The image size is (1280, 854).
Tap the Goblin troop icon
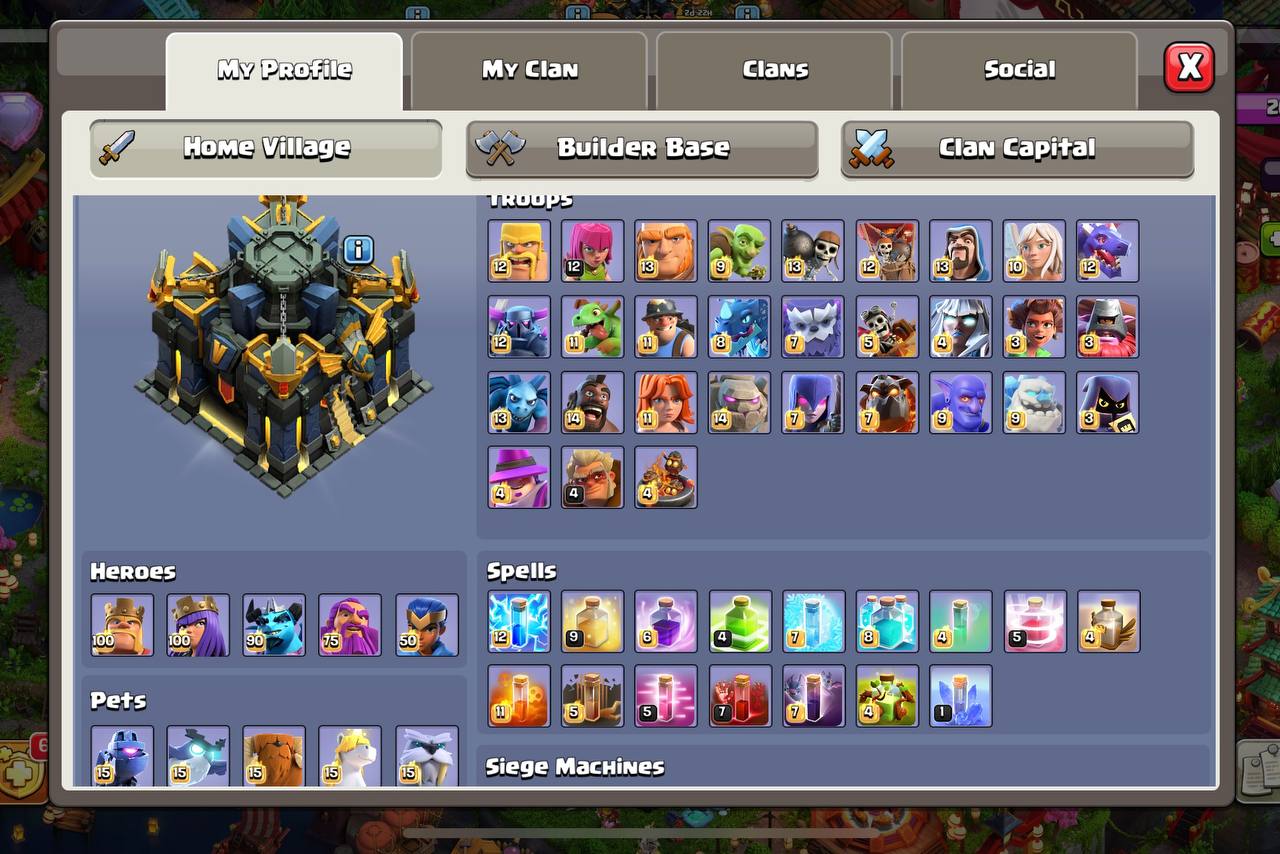[740, 251]
